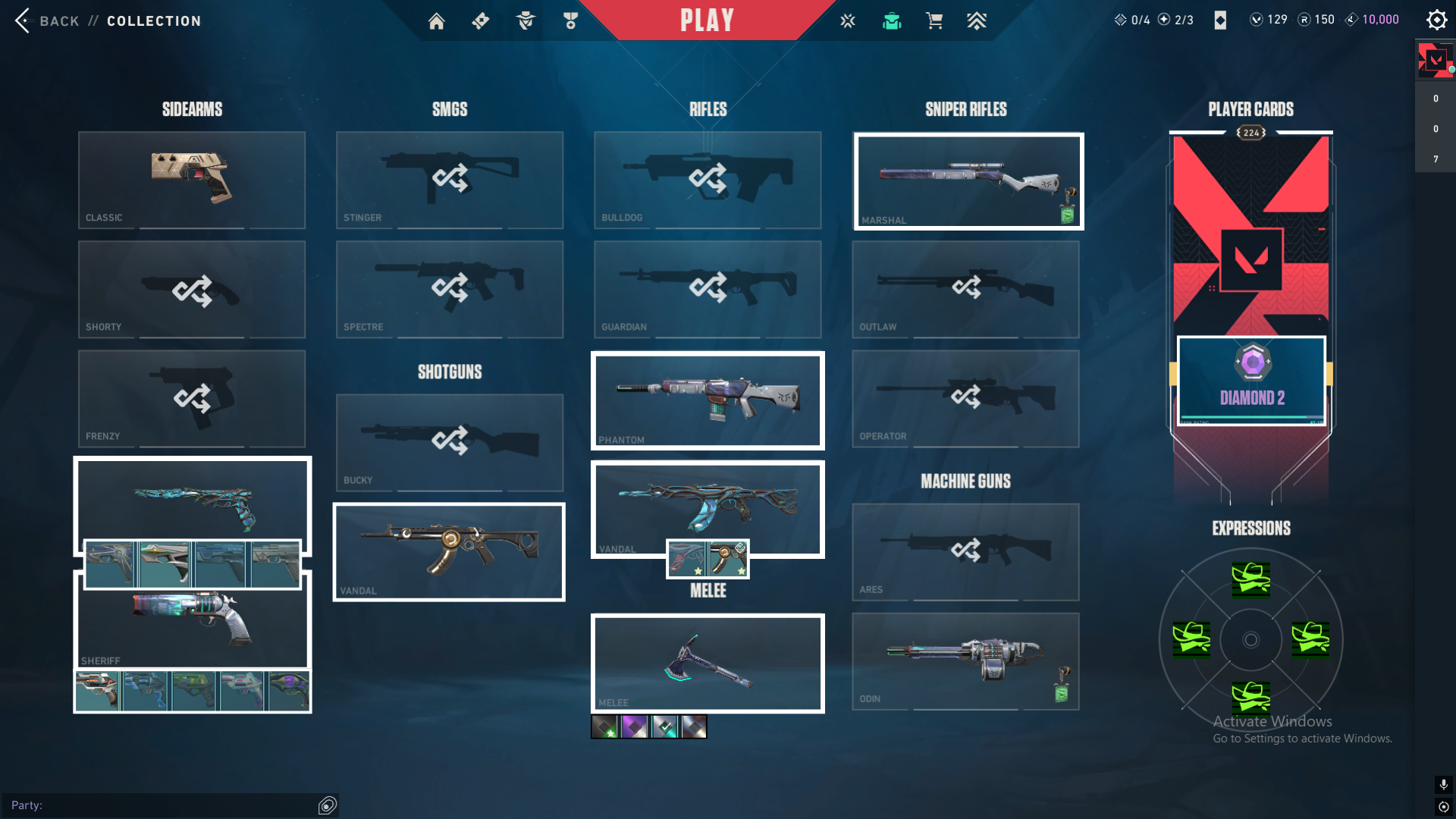
Task: Select the Frenzy weapon slot
Action: (x=192, y=398)
